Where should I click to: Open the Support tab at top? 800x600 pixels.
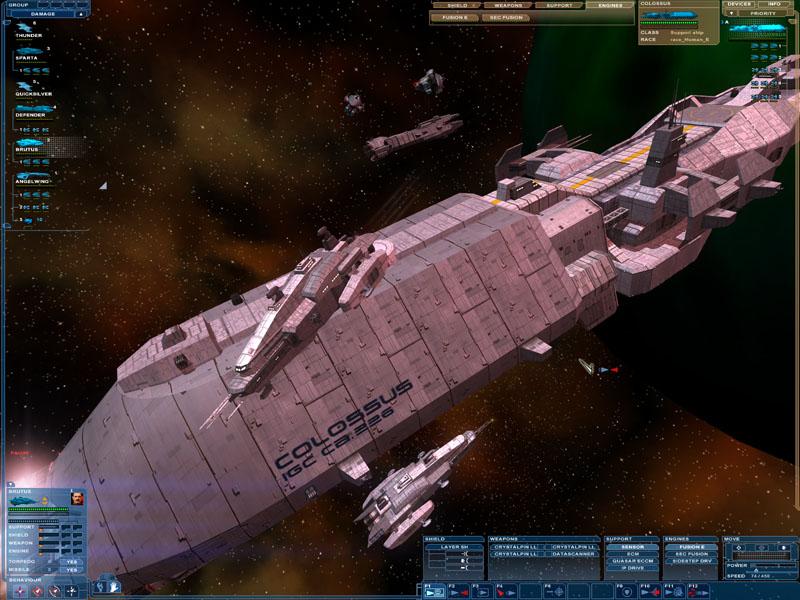pyautogui.click(x=559, y=5)
